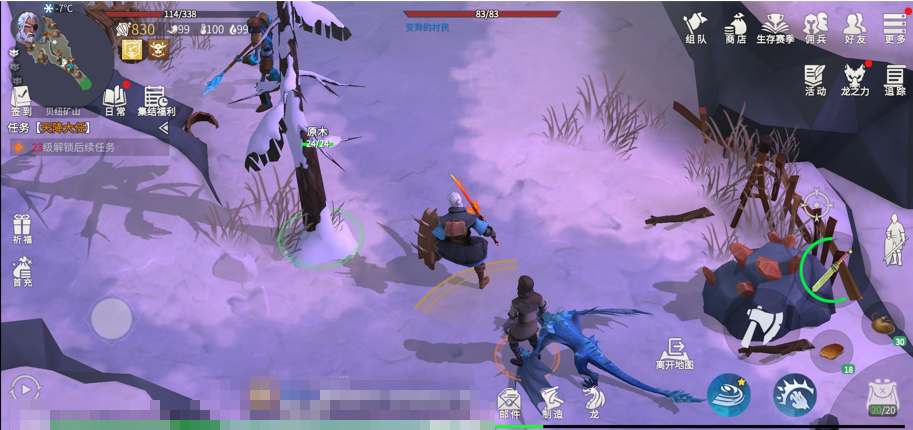Click the 签到 daily check-in icon
Viewport: 913px width, 430px height.
21,100
